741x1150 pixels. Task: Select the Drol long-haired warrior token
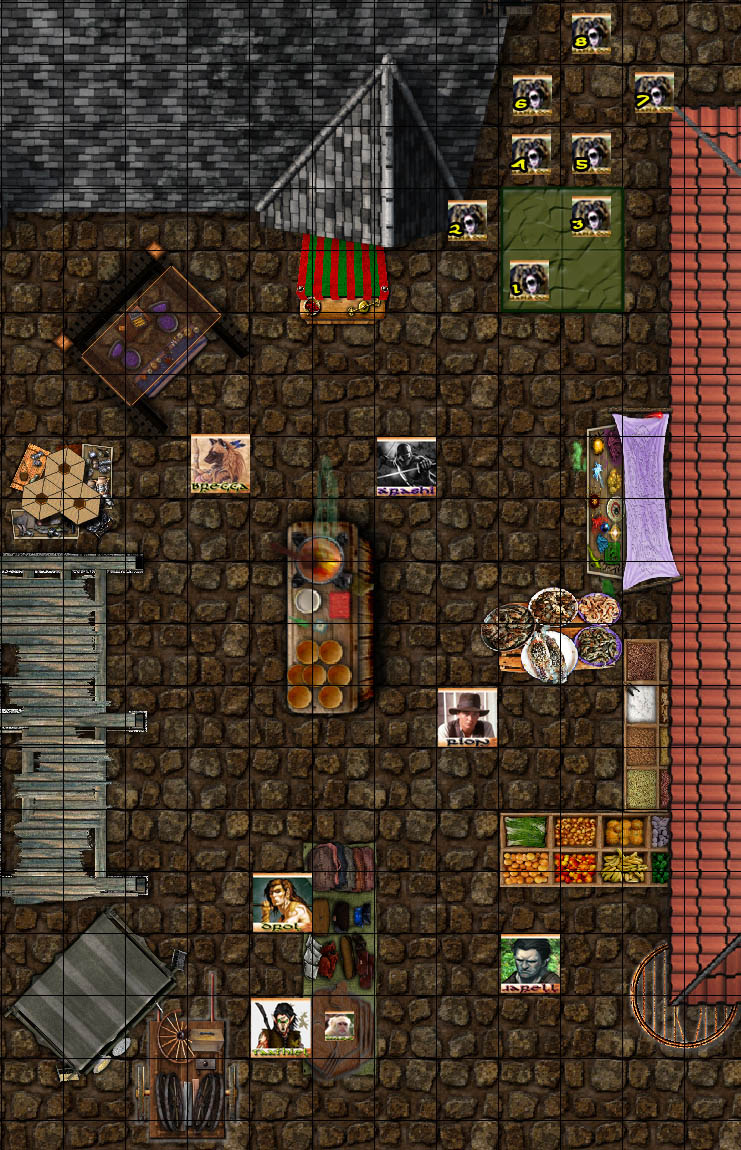coord(281,902)
